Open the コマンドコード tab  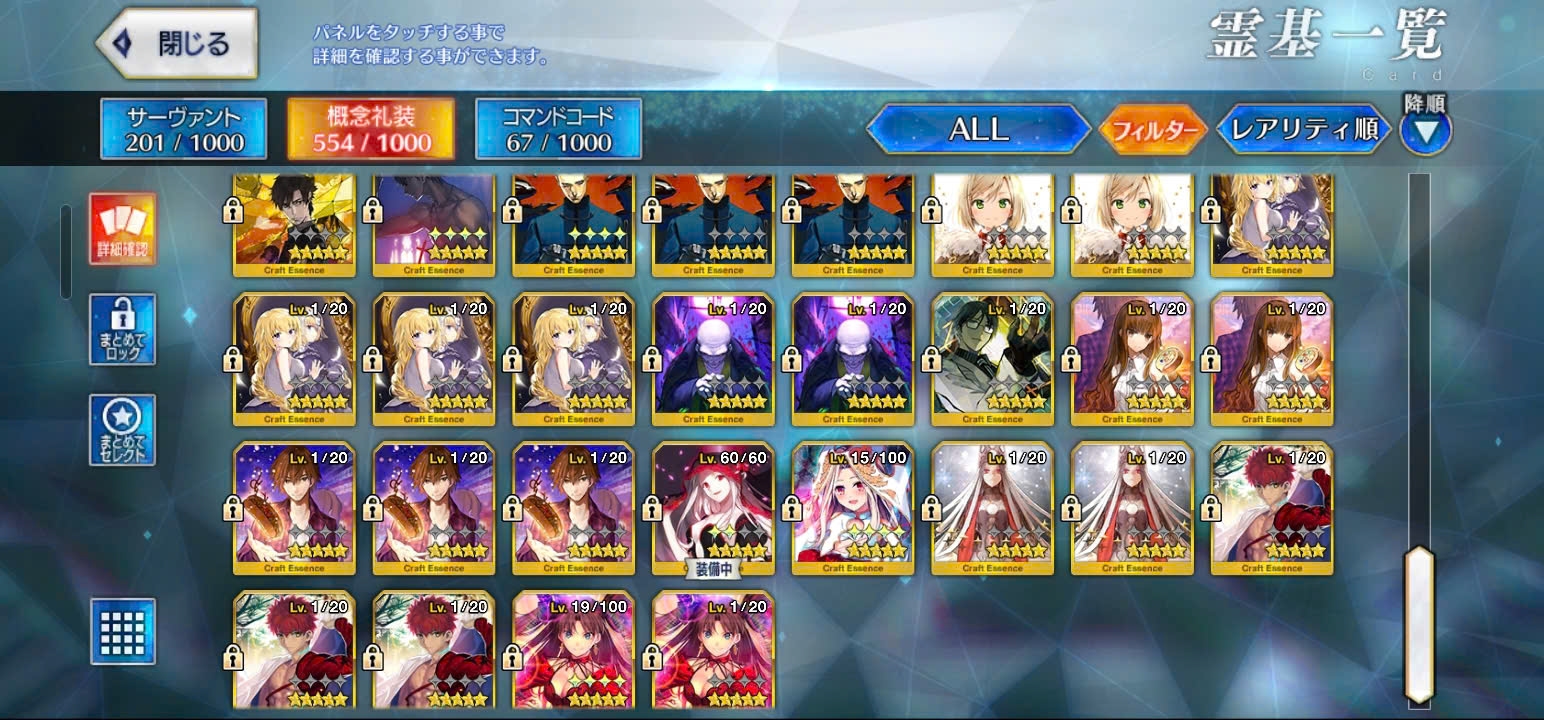tap(558, 129)
